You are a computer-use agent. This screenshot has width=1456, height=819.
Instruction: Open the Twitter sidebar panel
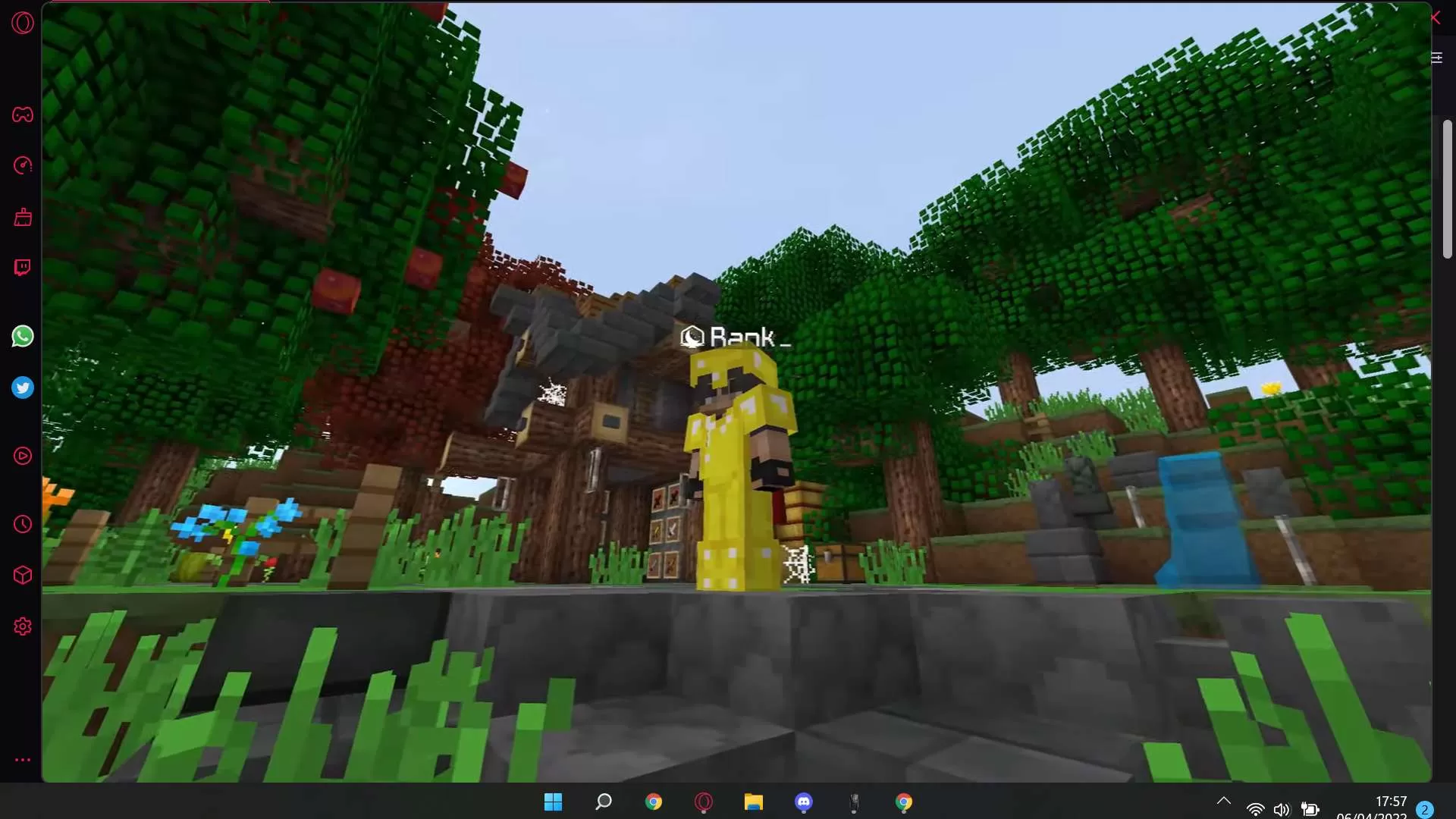(x=23, y=388)
